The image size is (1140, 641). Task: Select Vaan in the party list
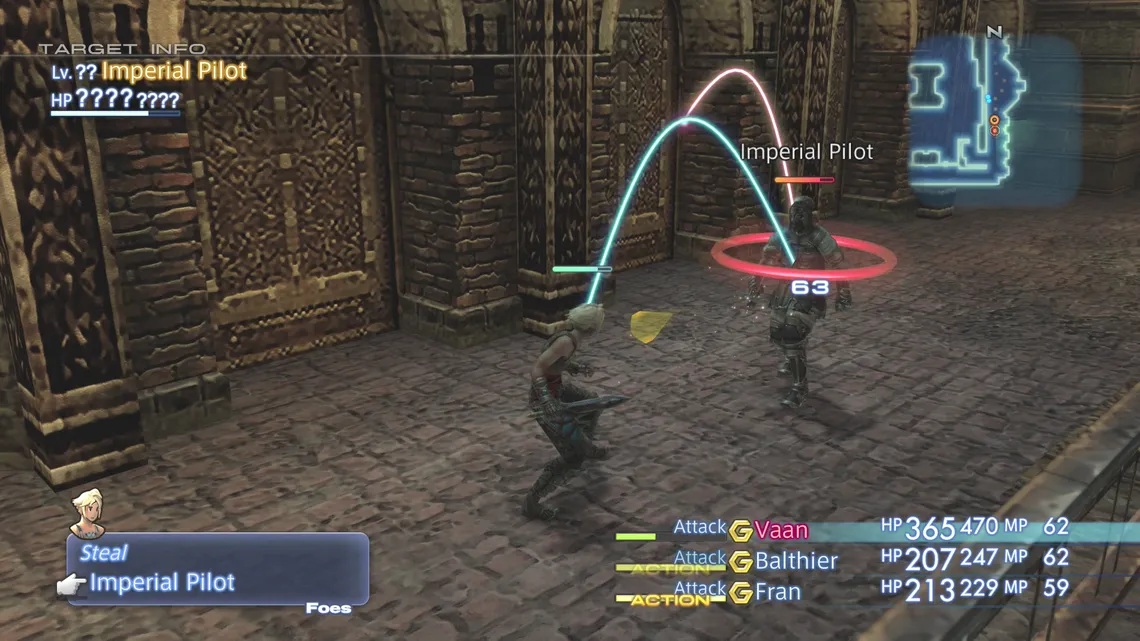coord(781,531)
